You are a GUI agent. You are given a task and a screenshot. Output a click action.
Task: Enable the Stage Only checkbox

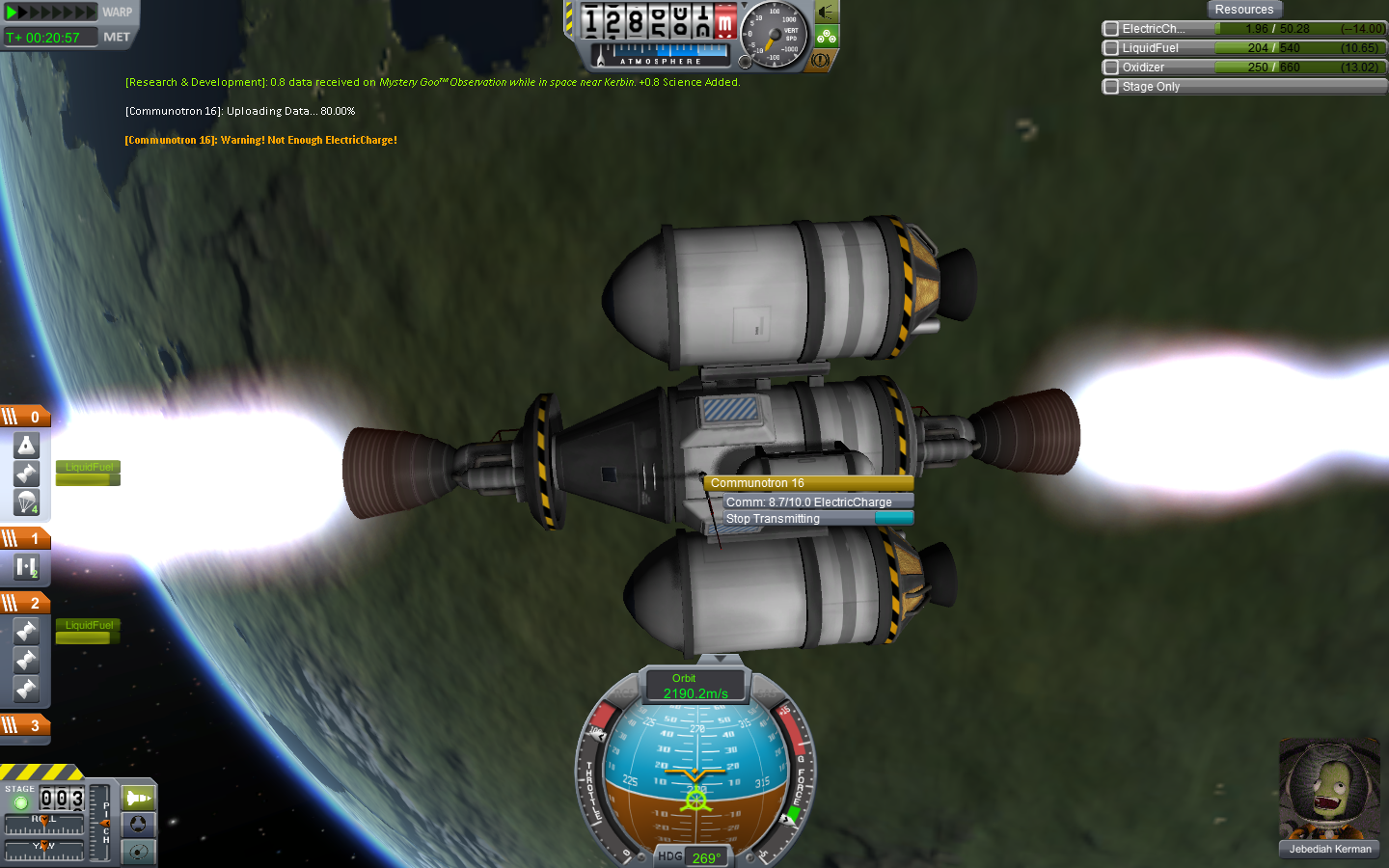coord(1111,87)
